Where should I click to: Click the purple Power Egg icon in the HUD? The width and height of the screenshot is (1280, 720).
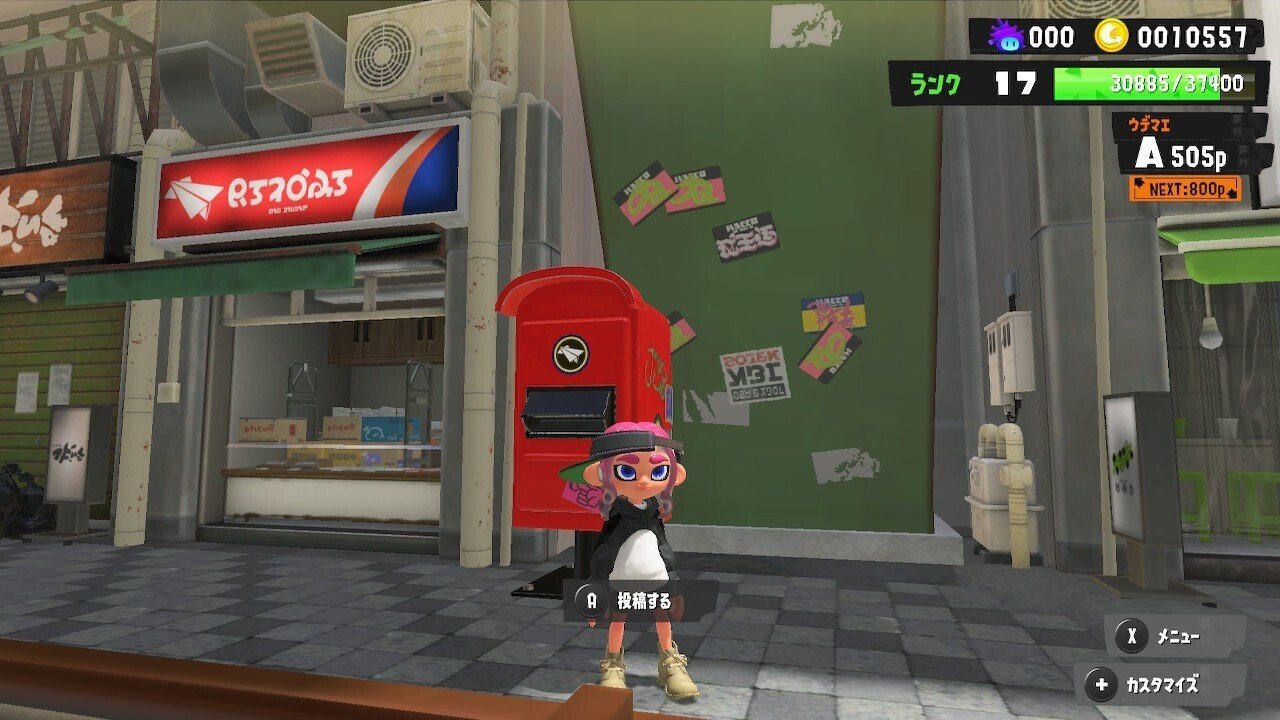[x=1007, y=33]
